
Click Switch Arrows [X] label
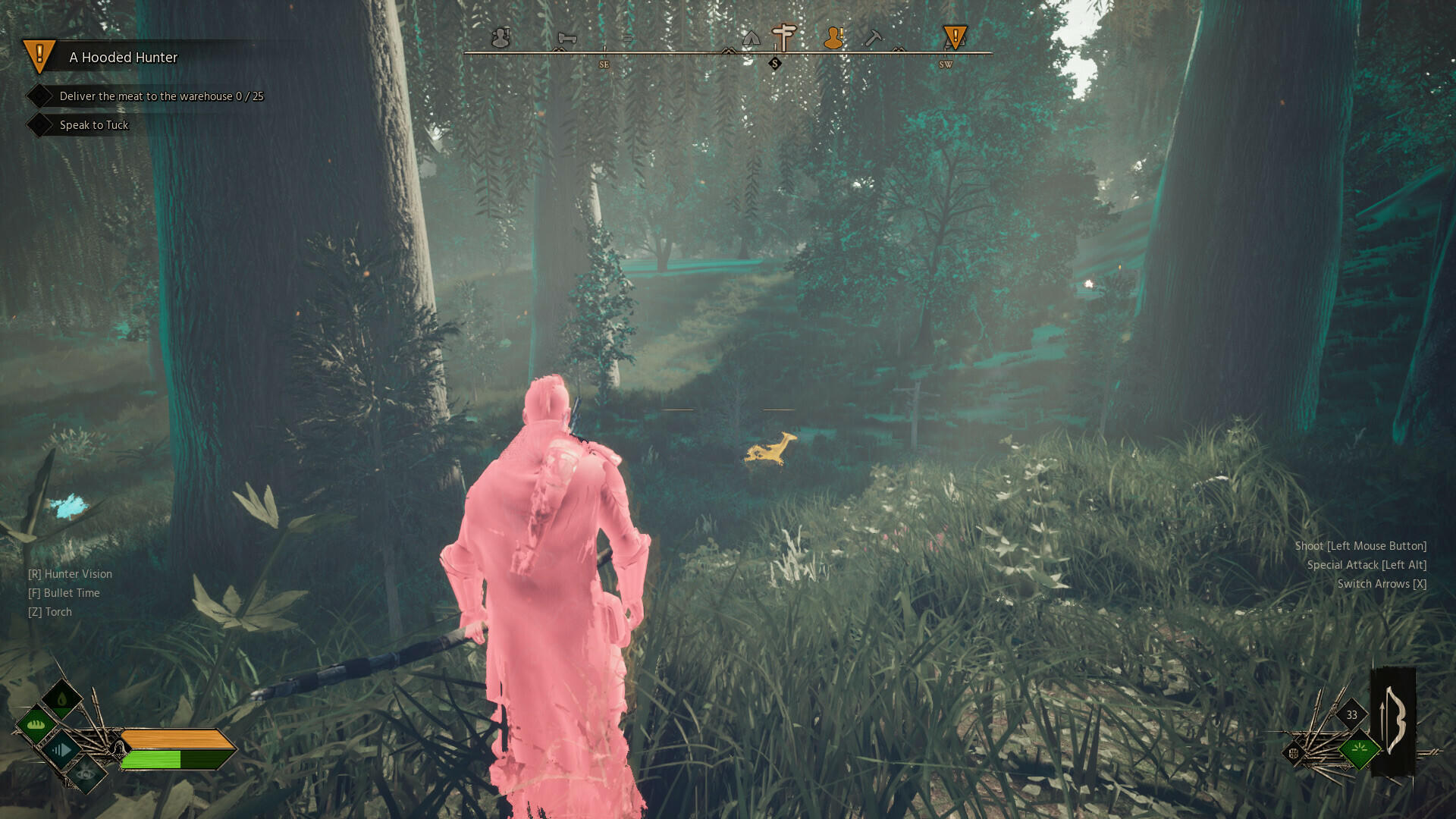click(x=1382, y=584)
